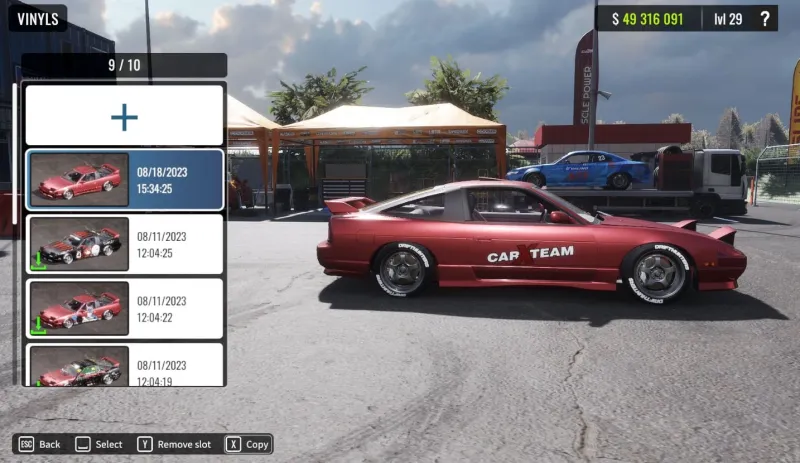Click the Select option in bottom bar
The height and width of the screenshot is (463, 800).
pyautogui.click(x=99, y=444)
